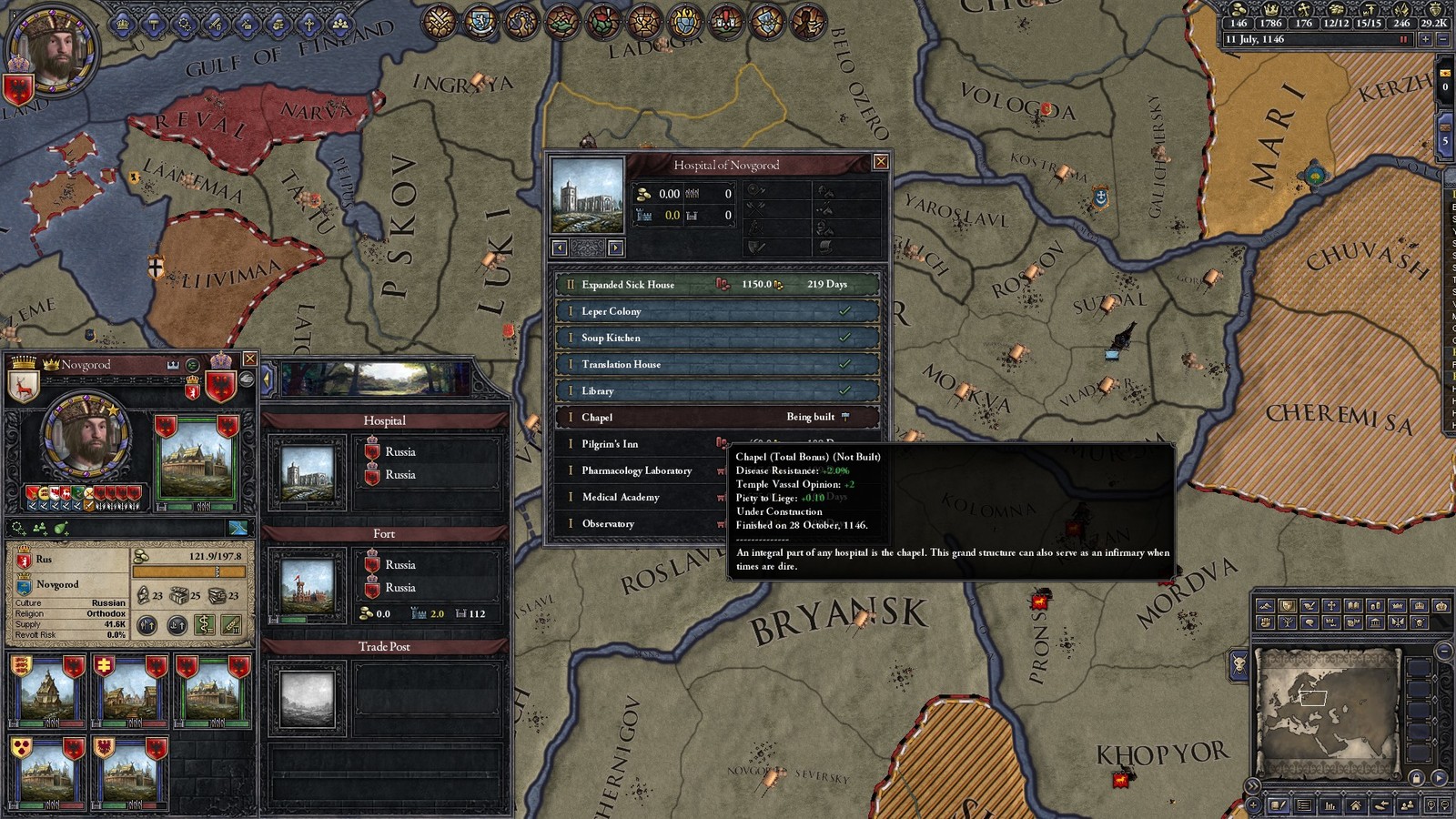Select the empty Trade Post slot
Screen dimensions: 1456x819
click(308, 699)
